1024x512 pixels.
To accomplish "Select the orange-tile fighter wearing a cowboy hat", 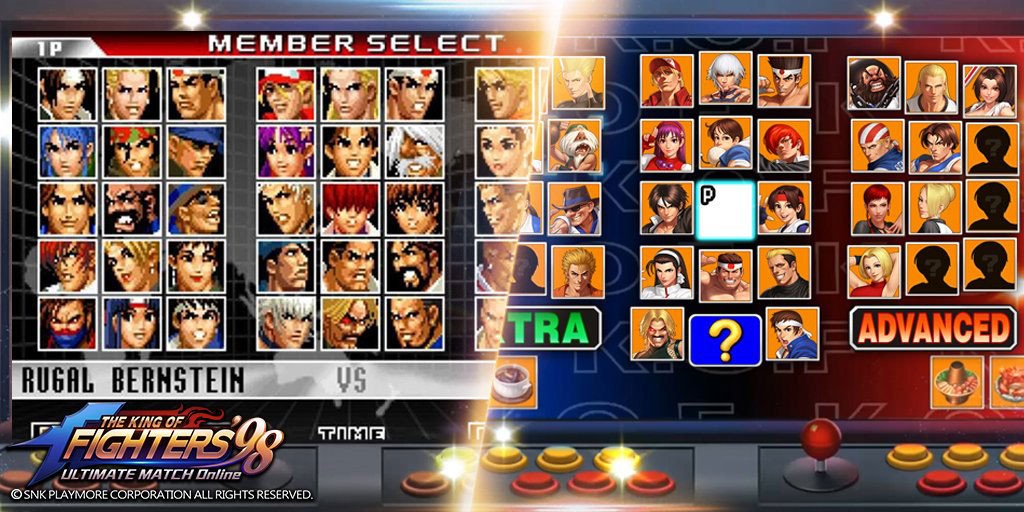I will point(576,207).
